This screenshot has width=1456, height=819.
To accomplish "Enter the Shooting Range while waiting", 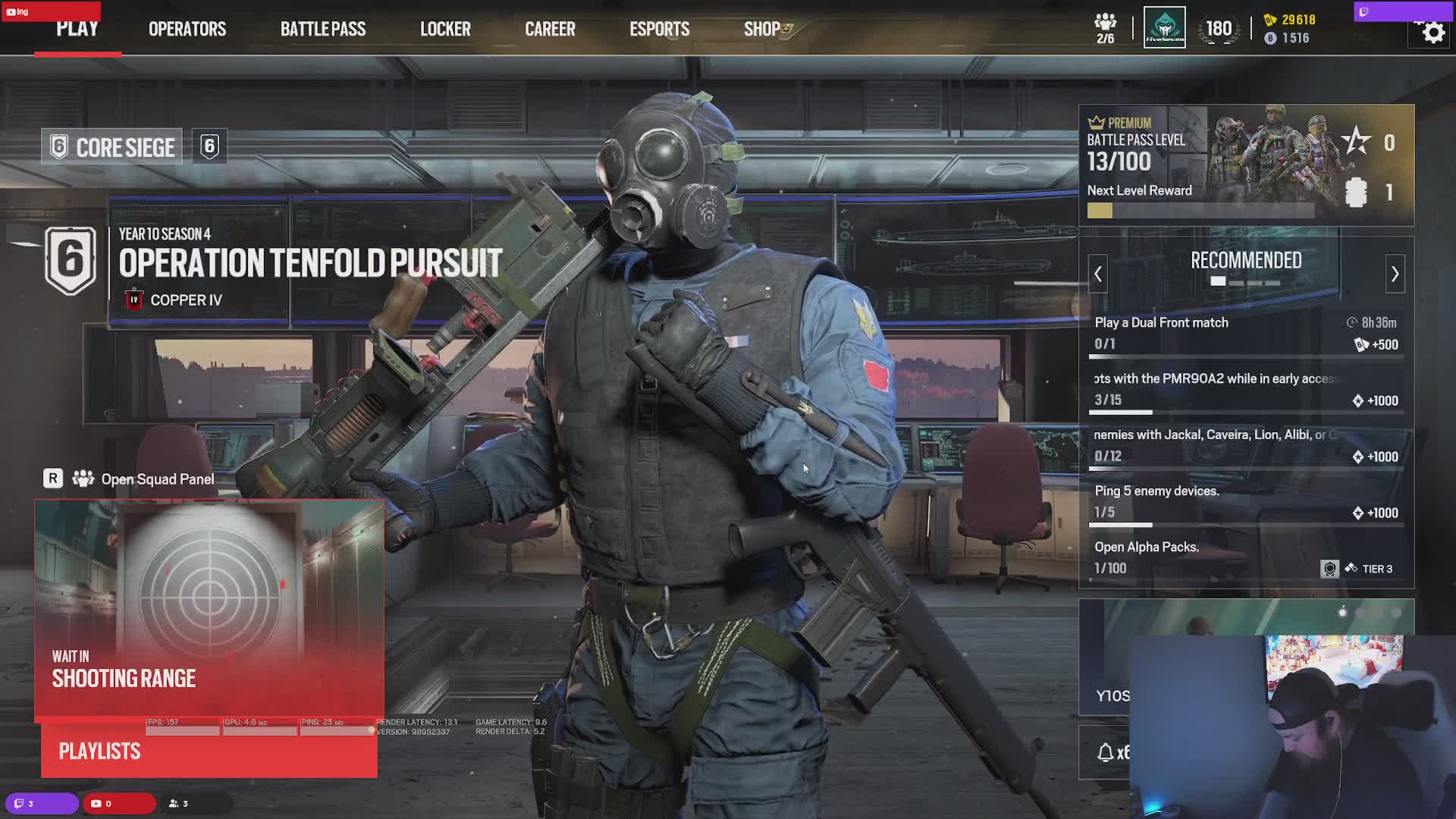I will [x=209, y=607].
